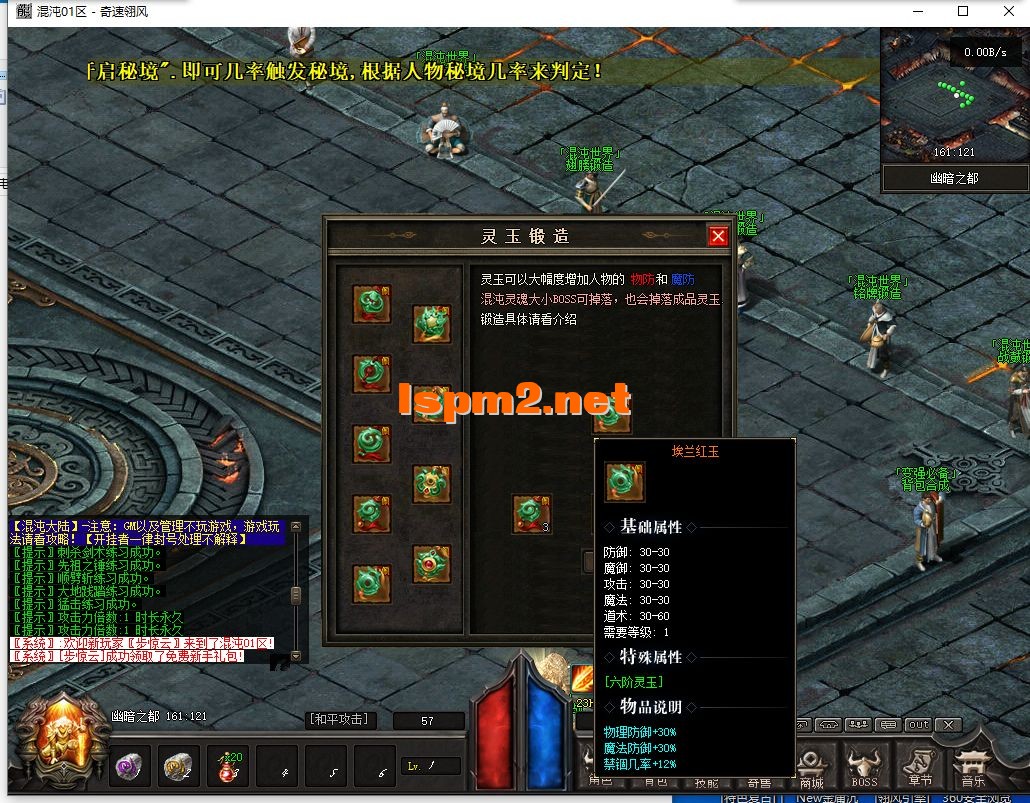Drink the red potion in hotbar slot 3
Image resolution: width=1030 pixels, height=803 pixels.
(228, 767)
